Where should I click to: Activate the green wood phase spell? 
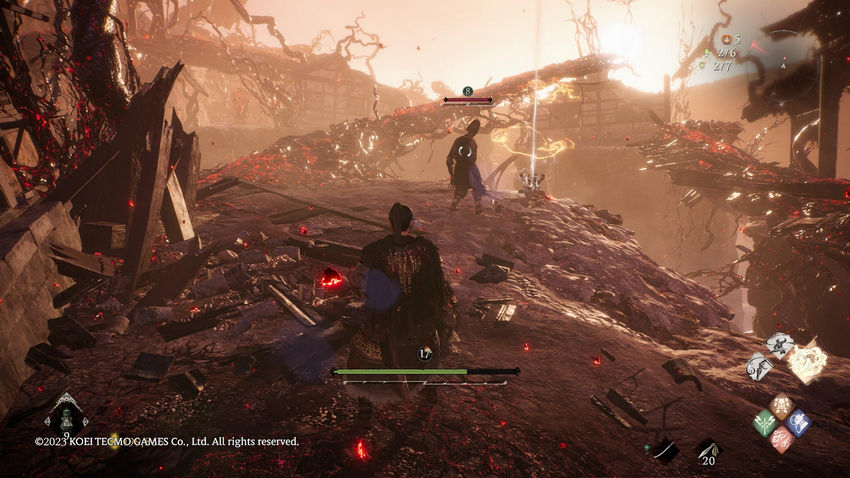(764, 423)
